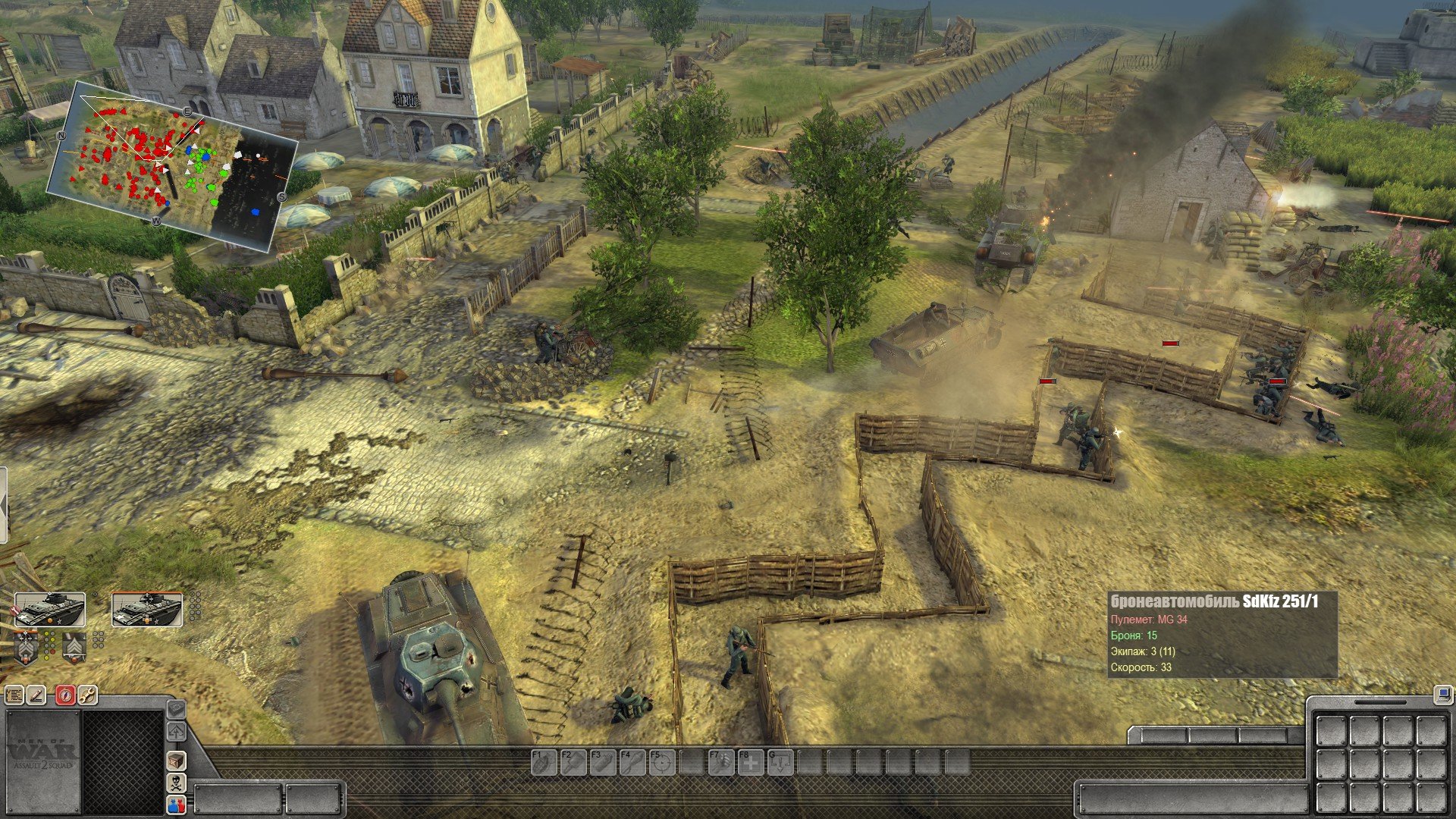Choose the sergeant squad badge with rifle
The width and height of the screenshot is (1456, 819).
click(74, 647)
